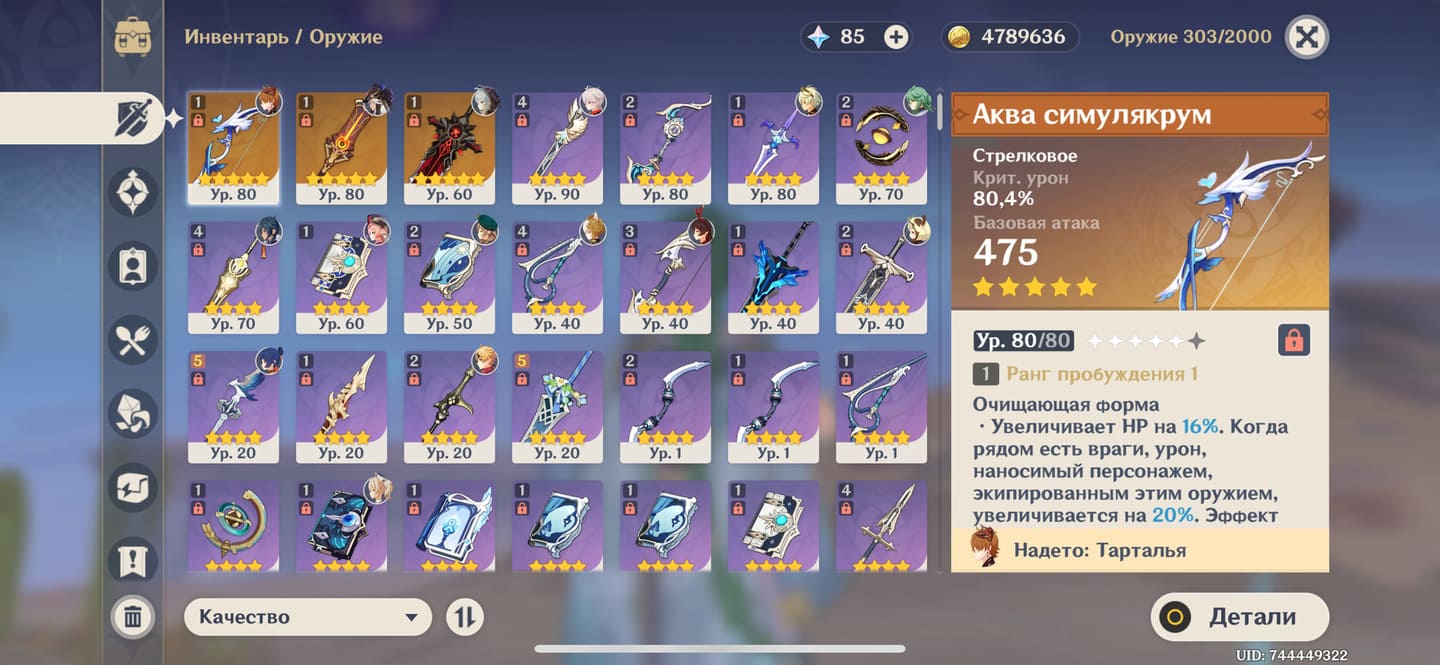1440x665 pixels.
Task: Open the Качество sort dropdown
Action: click(x=307, y=617)
